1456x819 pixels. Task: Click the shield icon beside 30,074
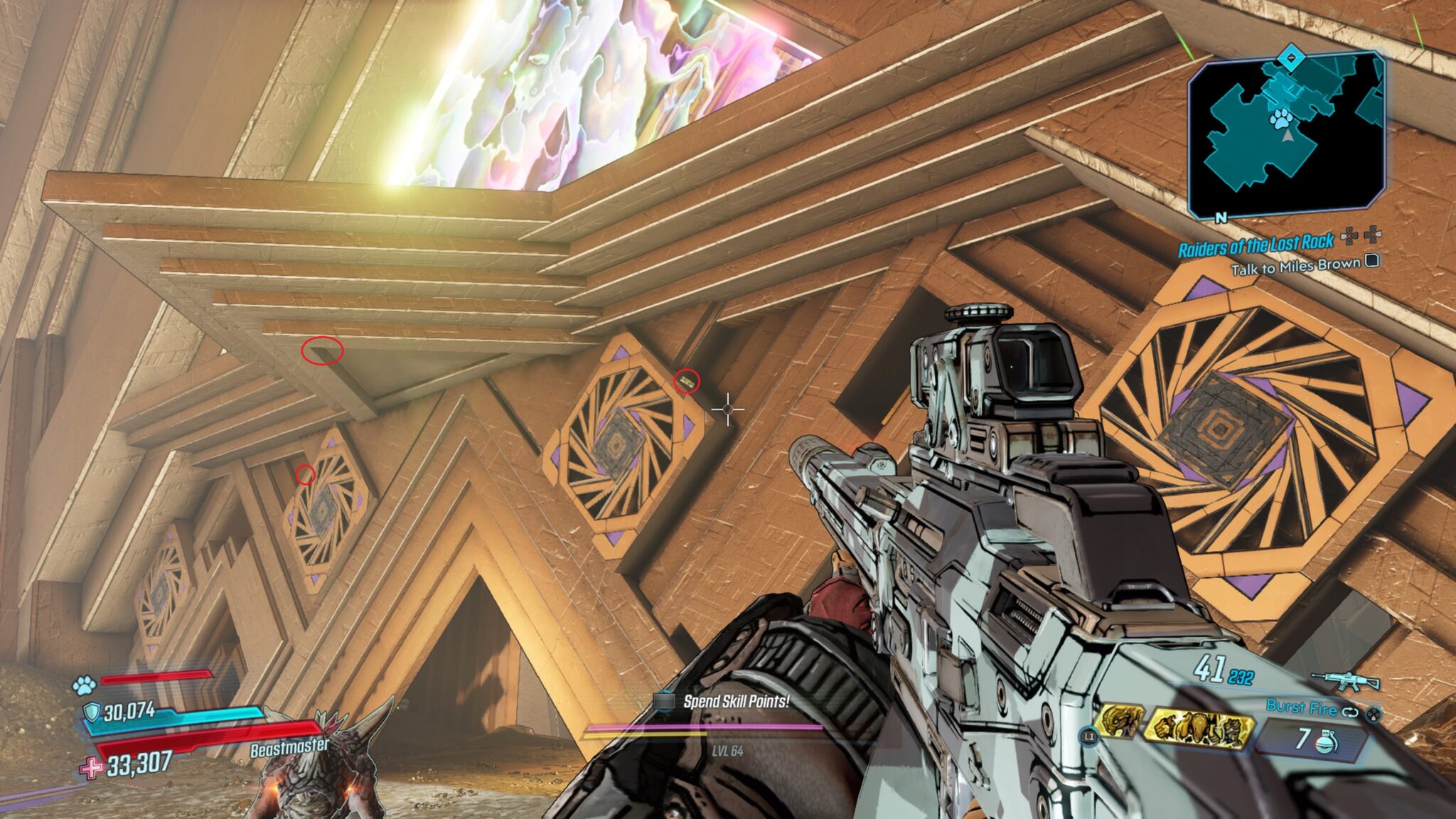coord(92,712)
